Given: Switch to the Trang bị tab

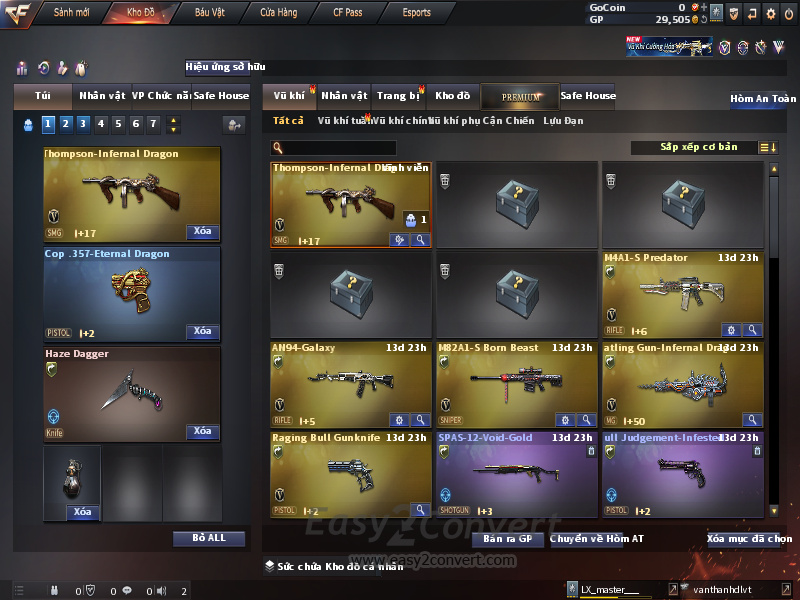Looking at the screenshot, I should (399, 96).
